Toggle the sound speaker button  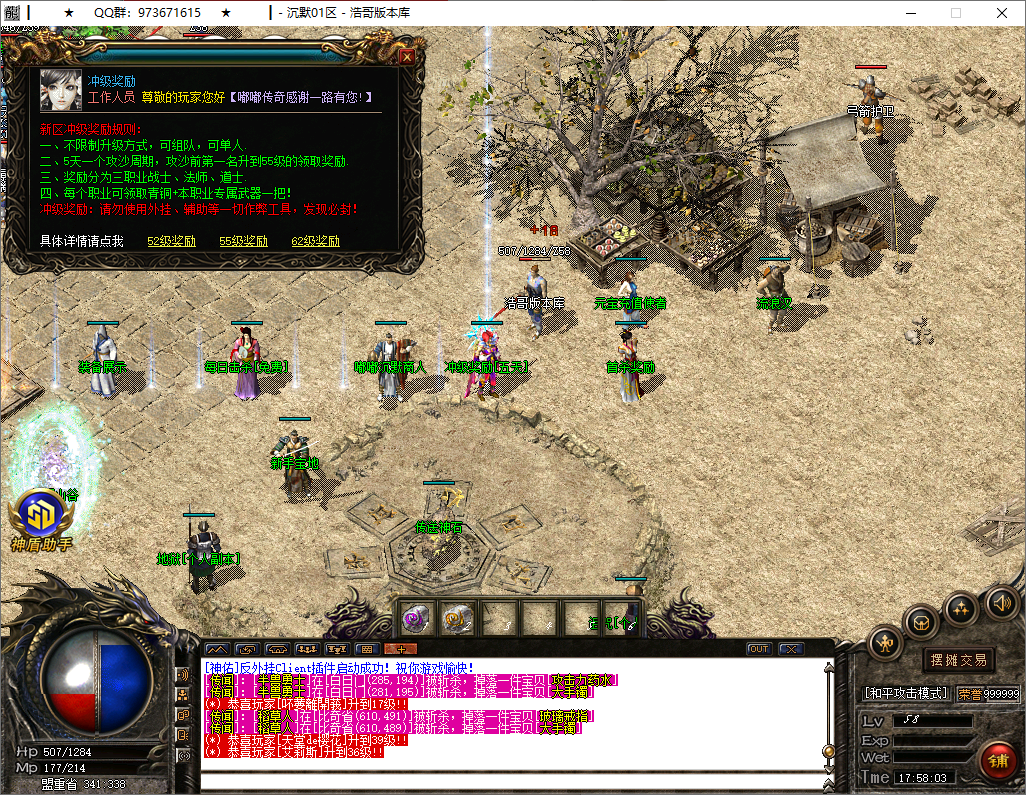tap(1002, 602)
